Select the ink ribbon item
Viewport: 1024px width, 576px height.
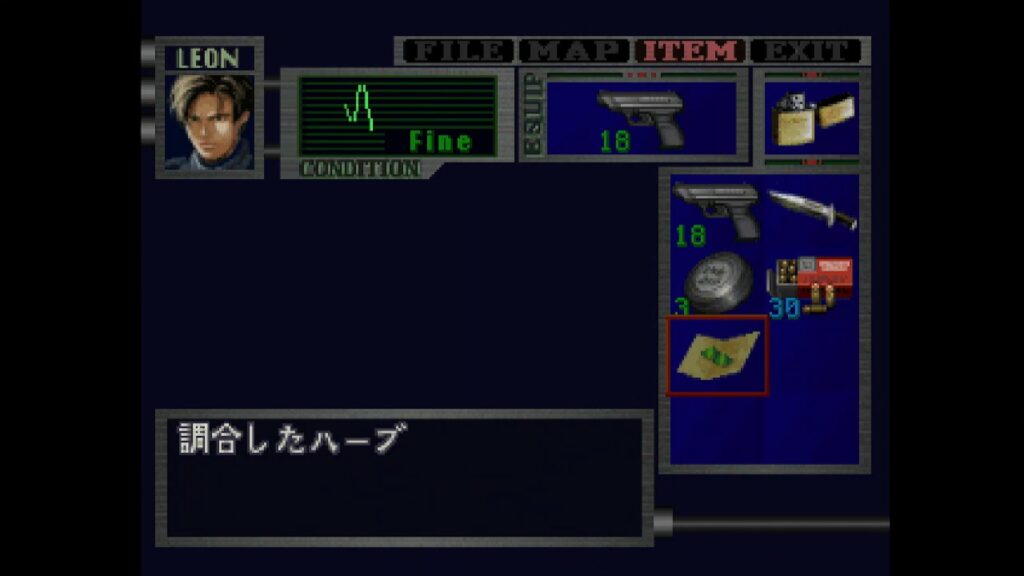coord(716,282)
